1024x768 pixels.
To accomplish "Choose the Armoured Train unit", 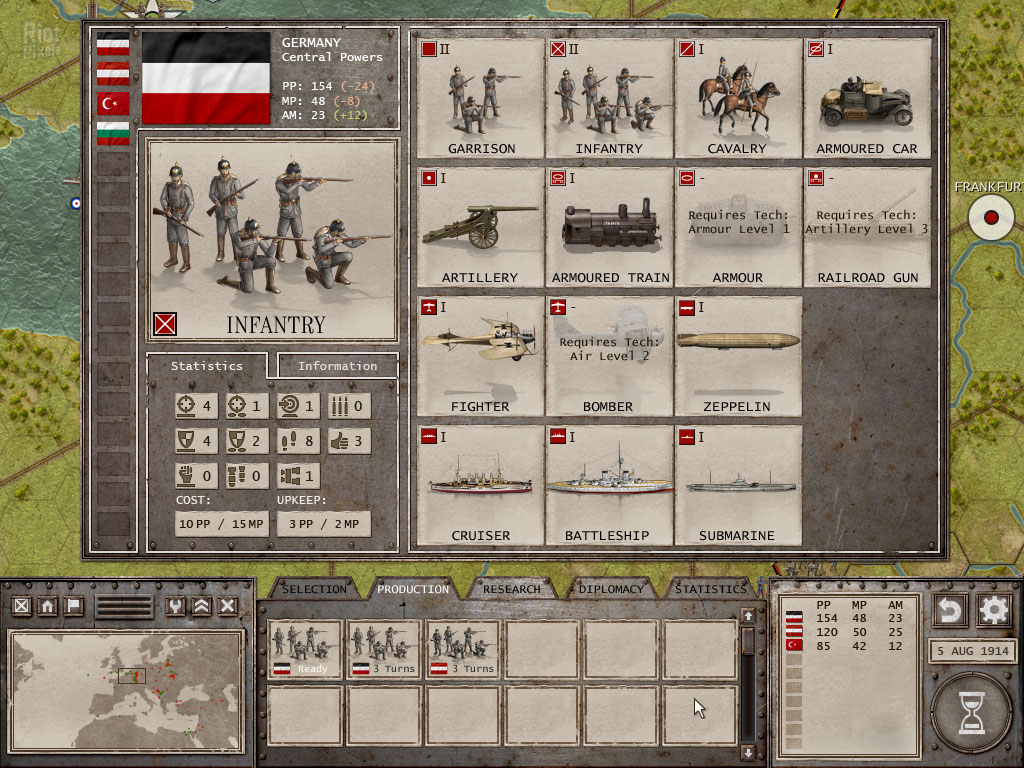I will tap(609, 227).
